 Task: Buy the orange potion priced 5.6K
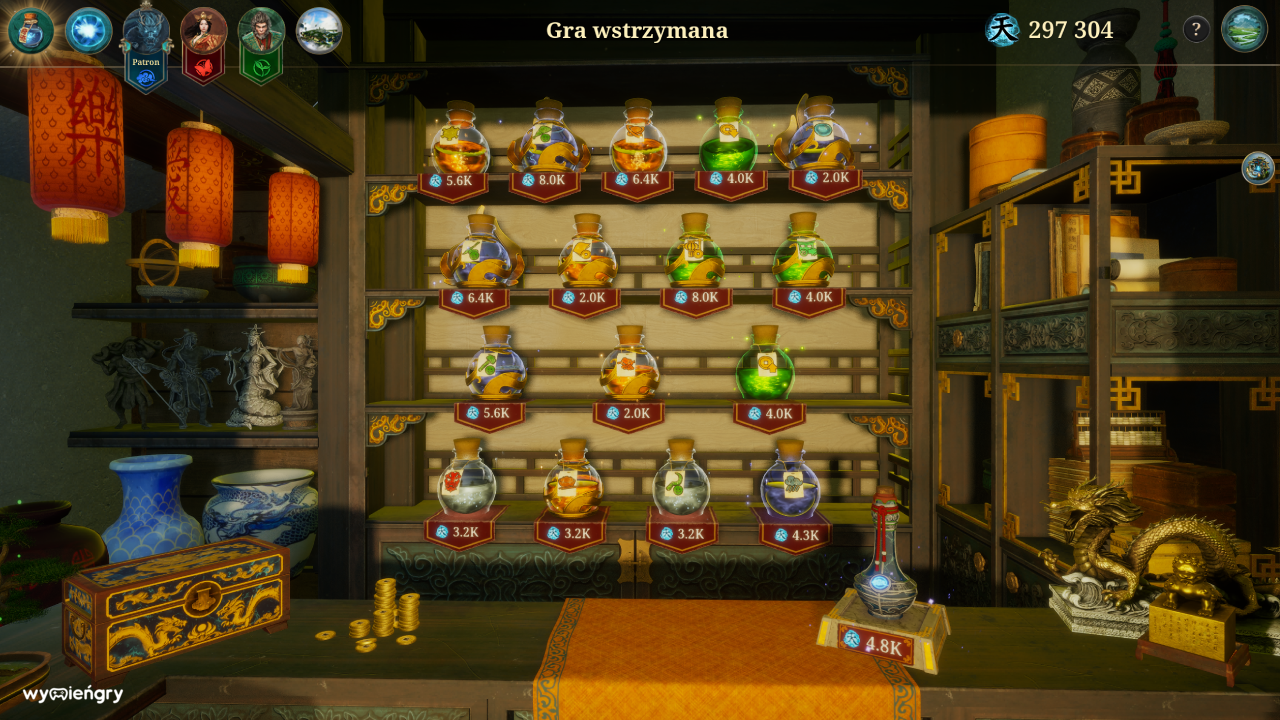point(460,143)
